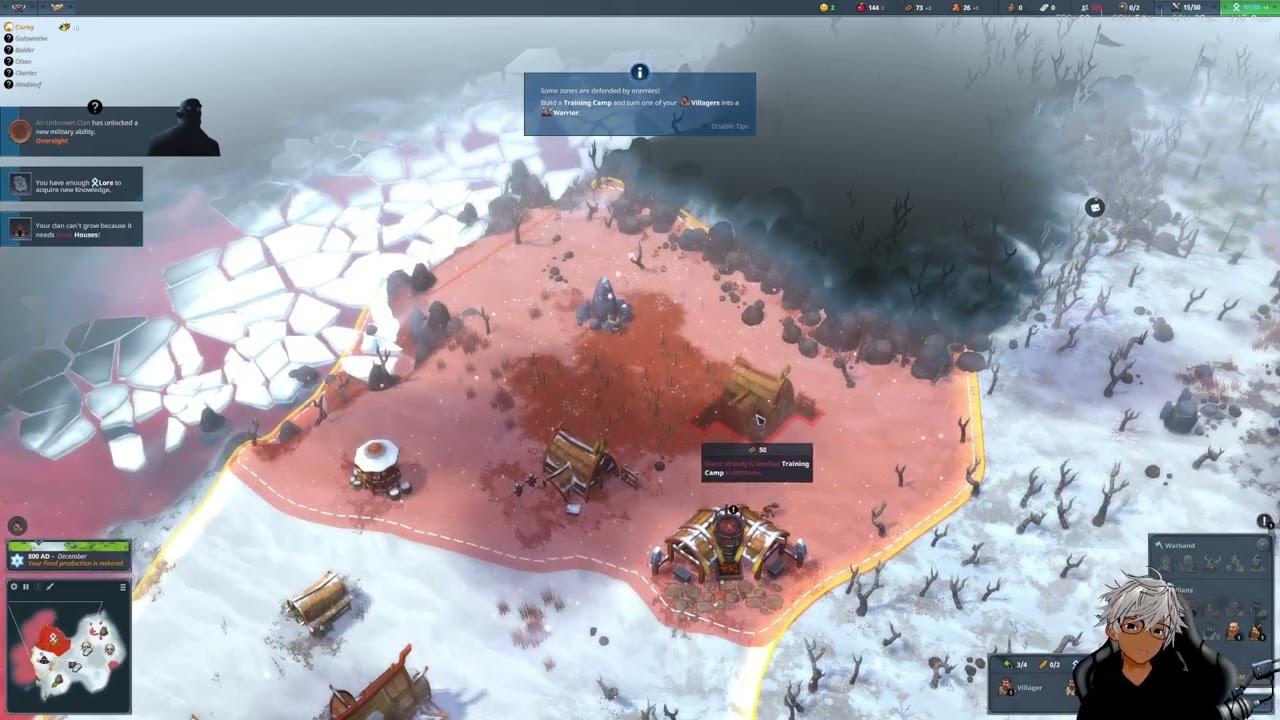Select player Hindoorf in the clan list
1280x720 pixels.
(27, 84)
